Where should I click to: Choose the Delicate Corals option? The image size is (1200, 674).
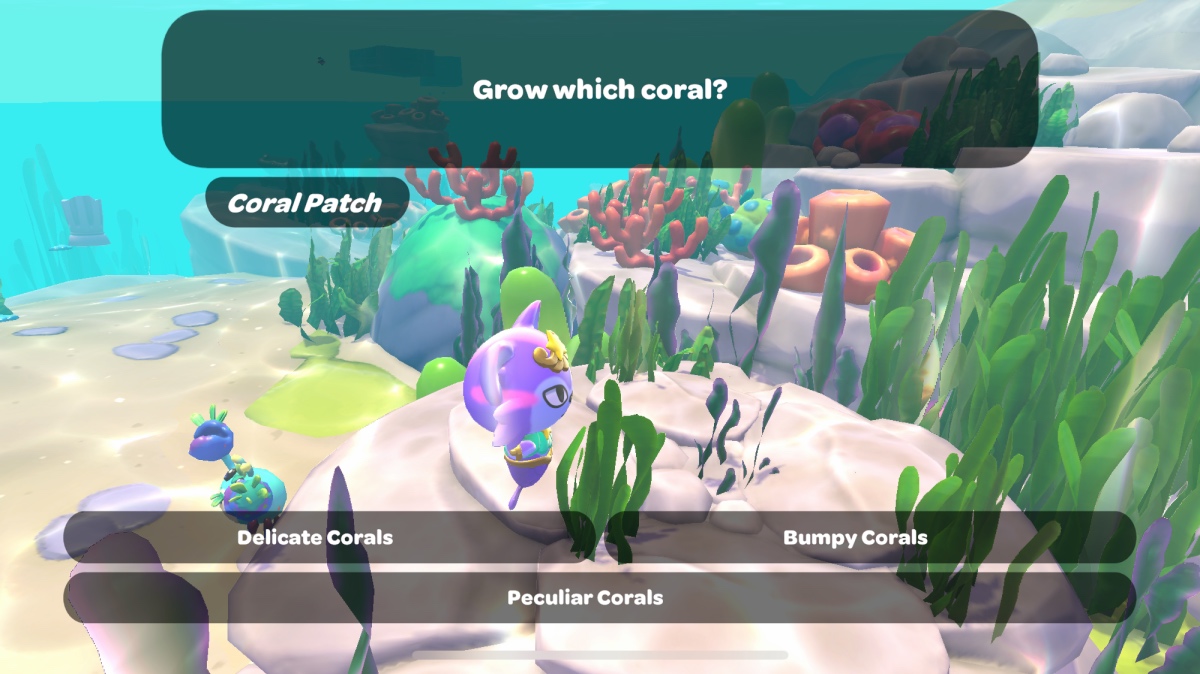pyautogui.click(x=315, y=538)
